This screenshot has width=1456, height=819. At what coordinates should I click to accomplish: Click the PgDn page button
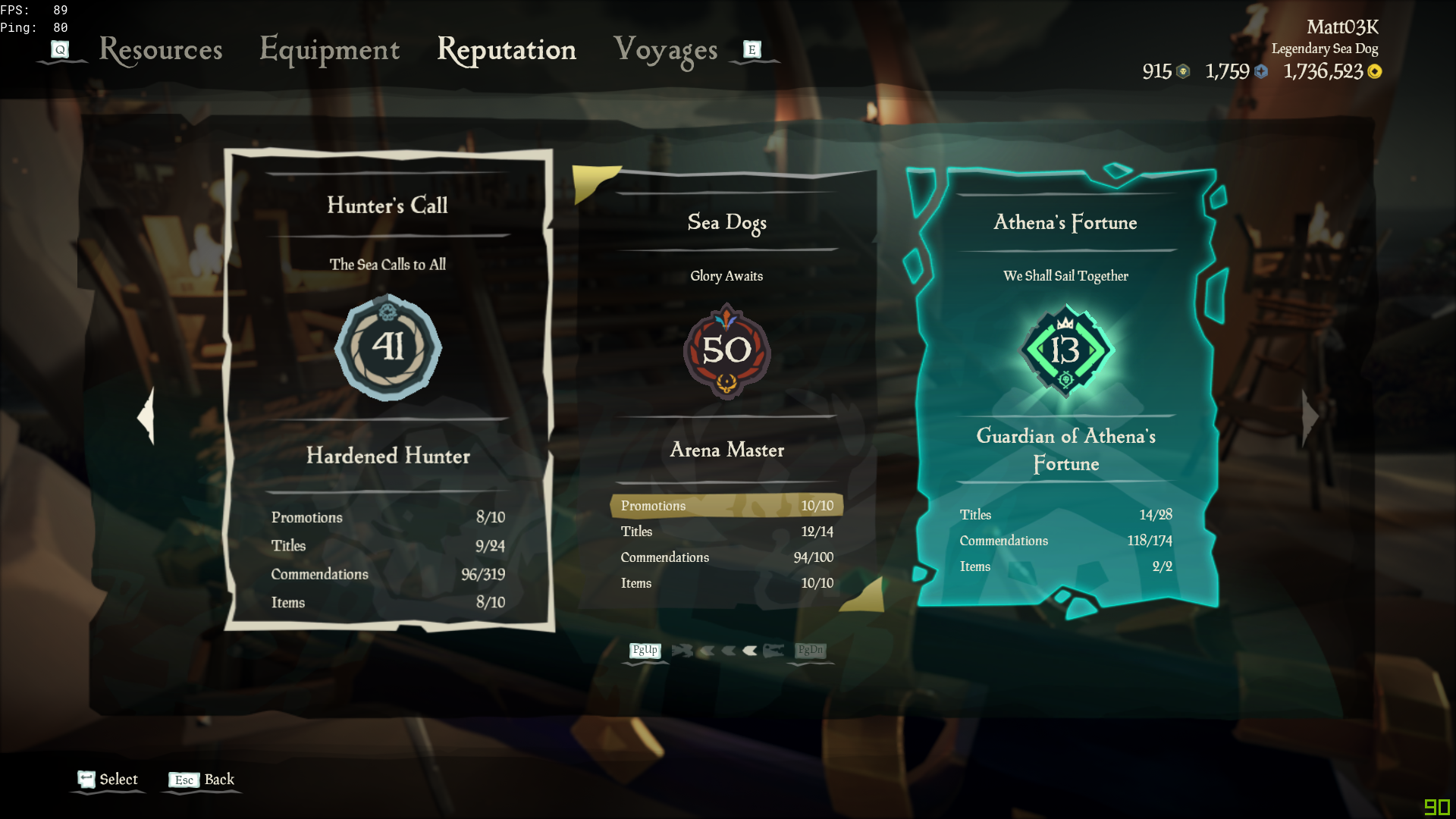click(x=809, y=651)
